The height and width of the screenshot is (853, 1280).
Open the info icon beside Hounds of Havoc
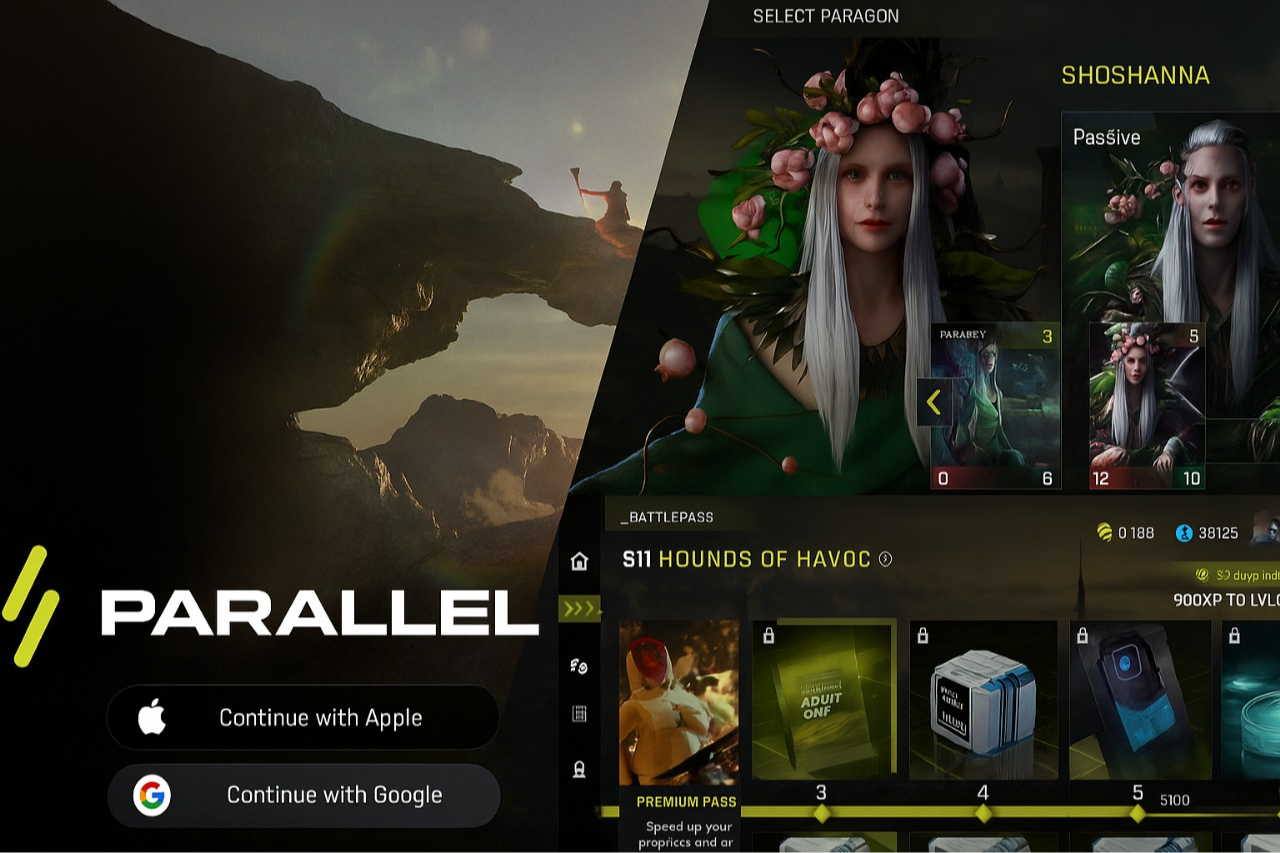885,559
